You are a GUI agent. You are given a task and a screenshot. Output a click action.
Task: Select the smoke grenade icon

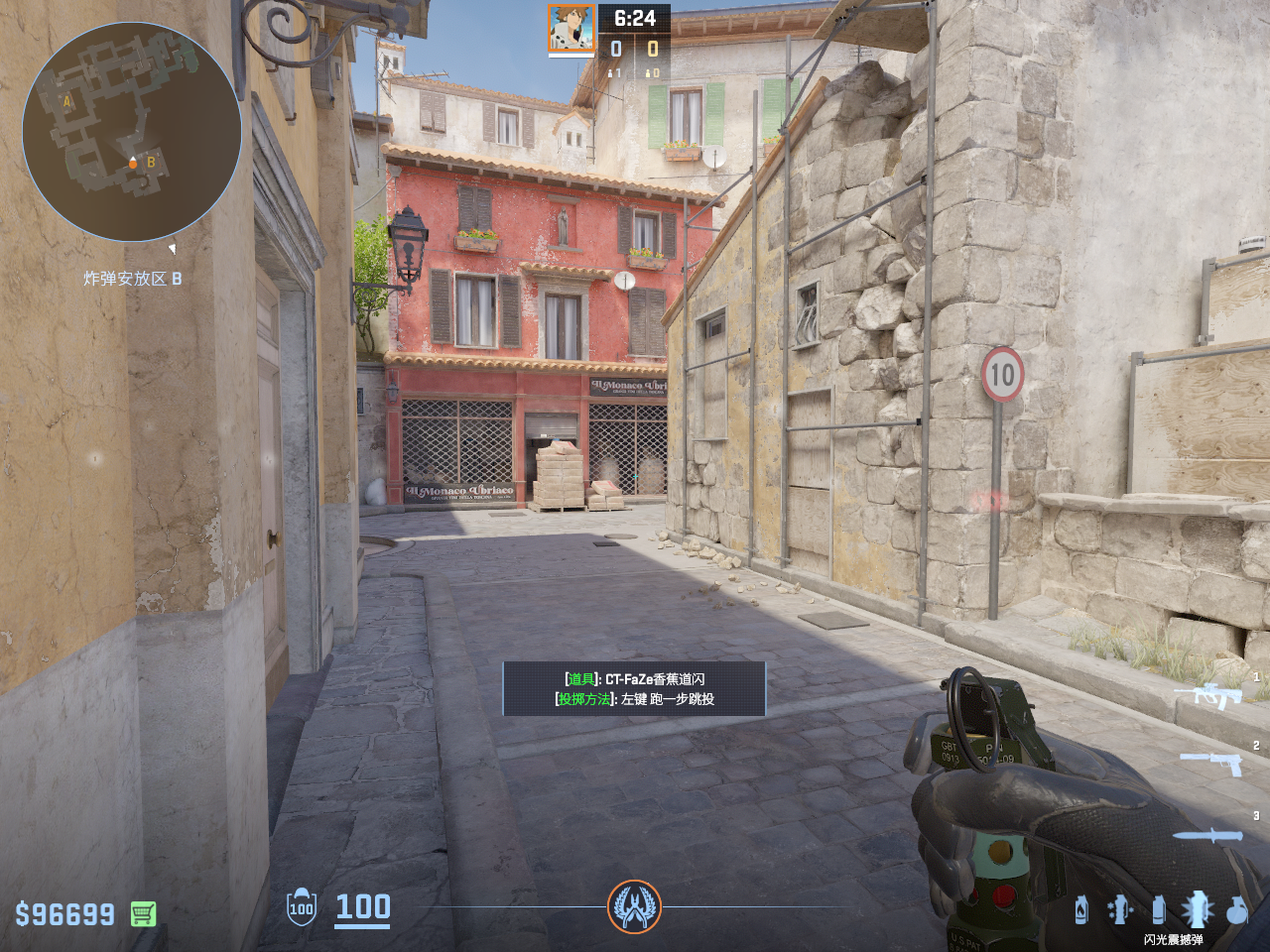coord(1158,909)
